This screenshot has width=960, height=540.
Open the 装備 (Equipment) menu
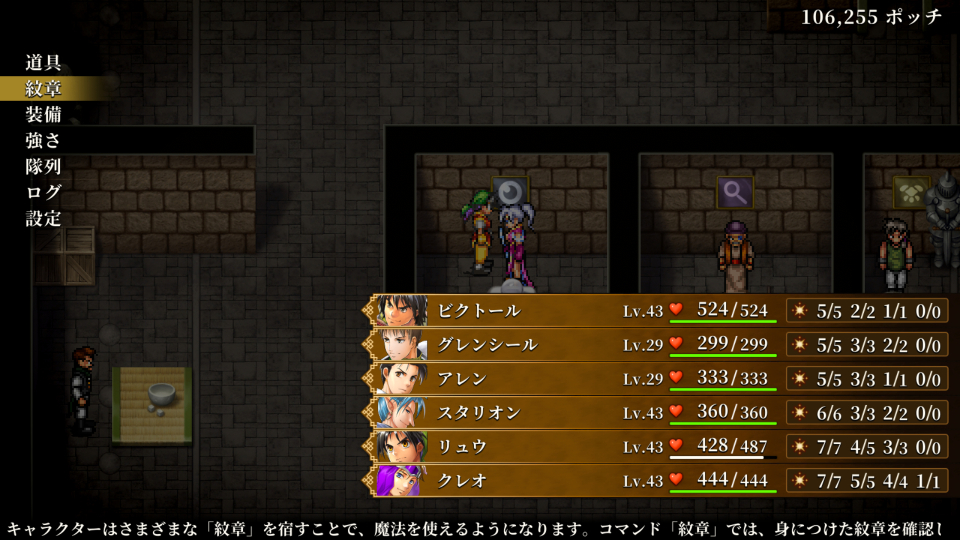(44, 114)
